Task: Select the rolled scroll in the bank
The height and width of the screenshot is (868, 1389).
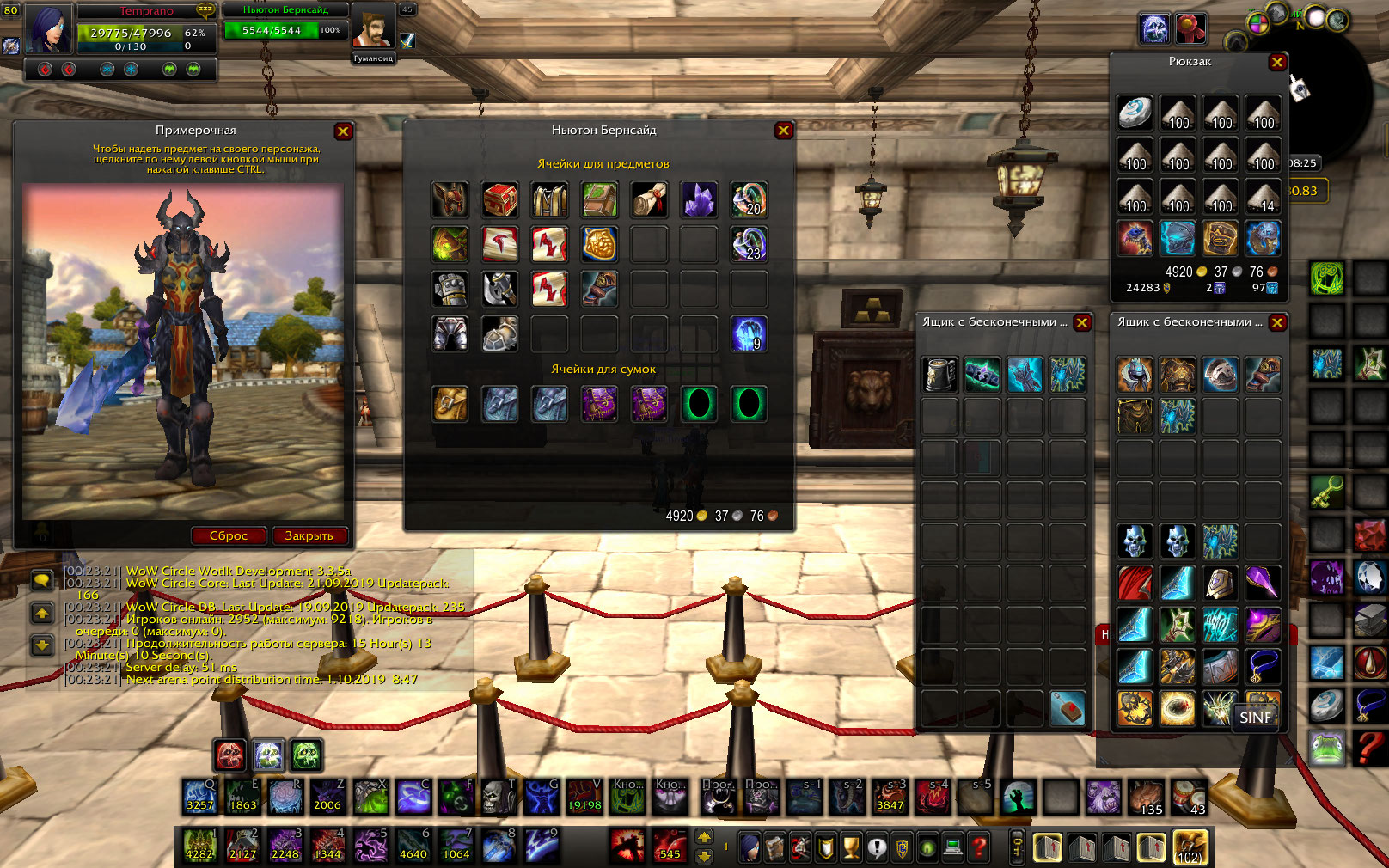Action: pyautogui.click(x=649, y=199)
